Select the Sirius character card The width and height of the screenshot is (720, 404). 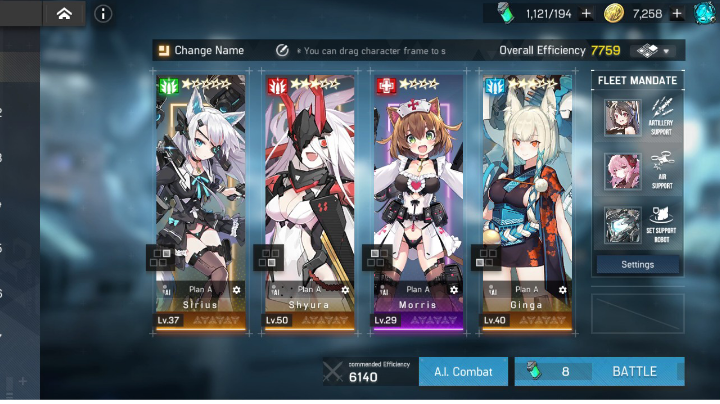point(200,180)
